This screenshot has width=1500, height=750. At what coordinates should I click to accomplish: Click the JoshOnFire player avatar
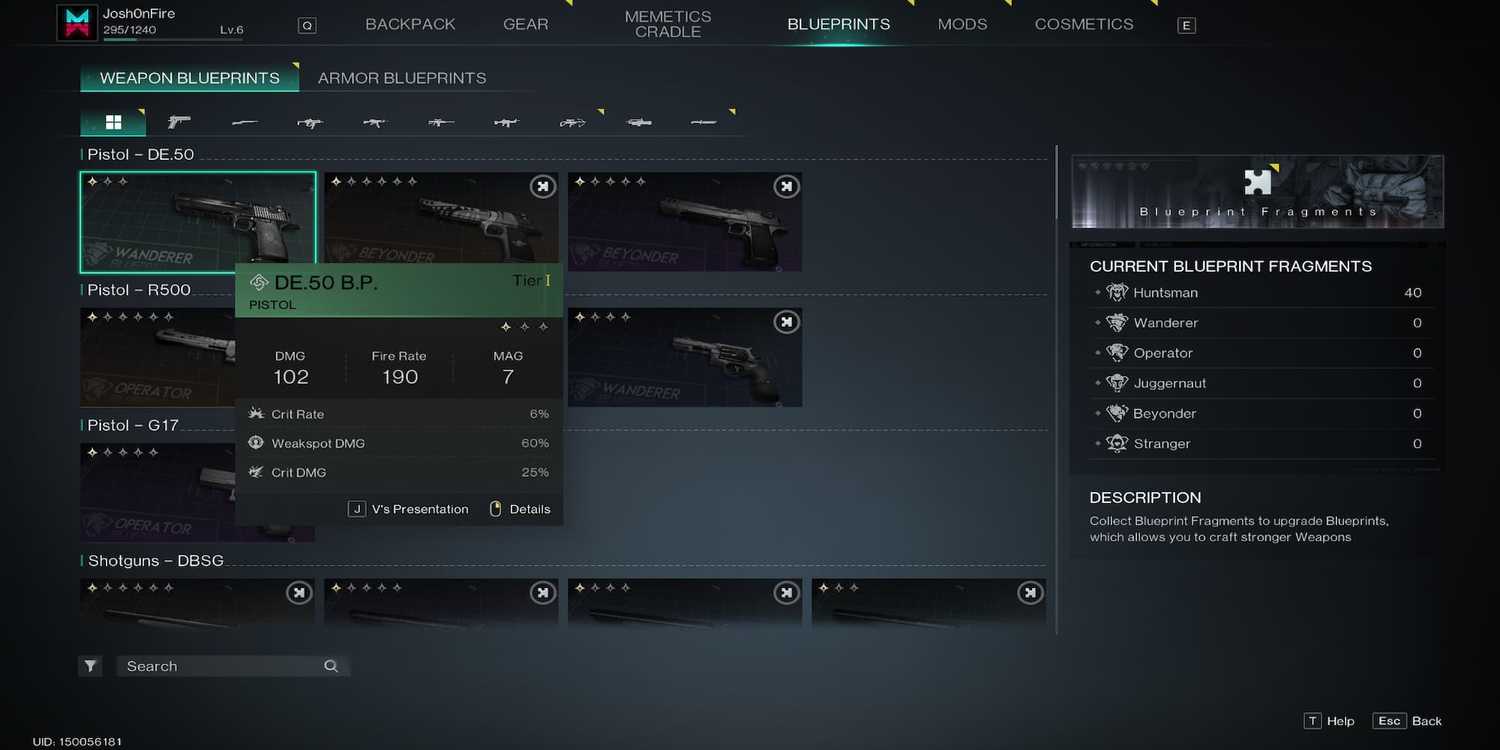click(76, 23)
